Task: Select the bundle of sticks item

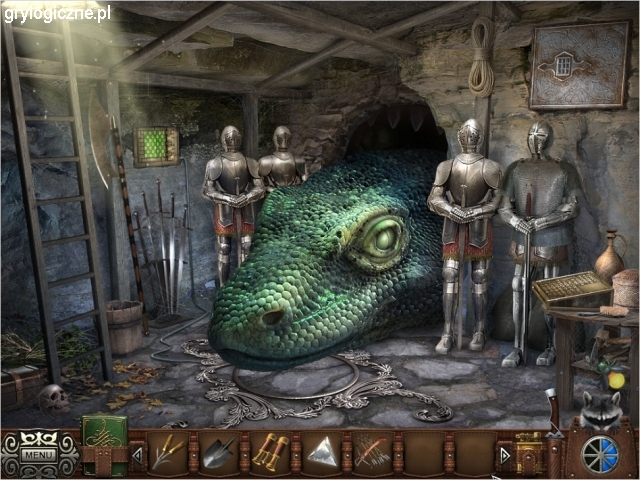Action: coord(370,454)
